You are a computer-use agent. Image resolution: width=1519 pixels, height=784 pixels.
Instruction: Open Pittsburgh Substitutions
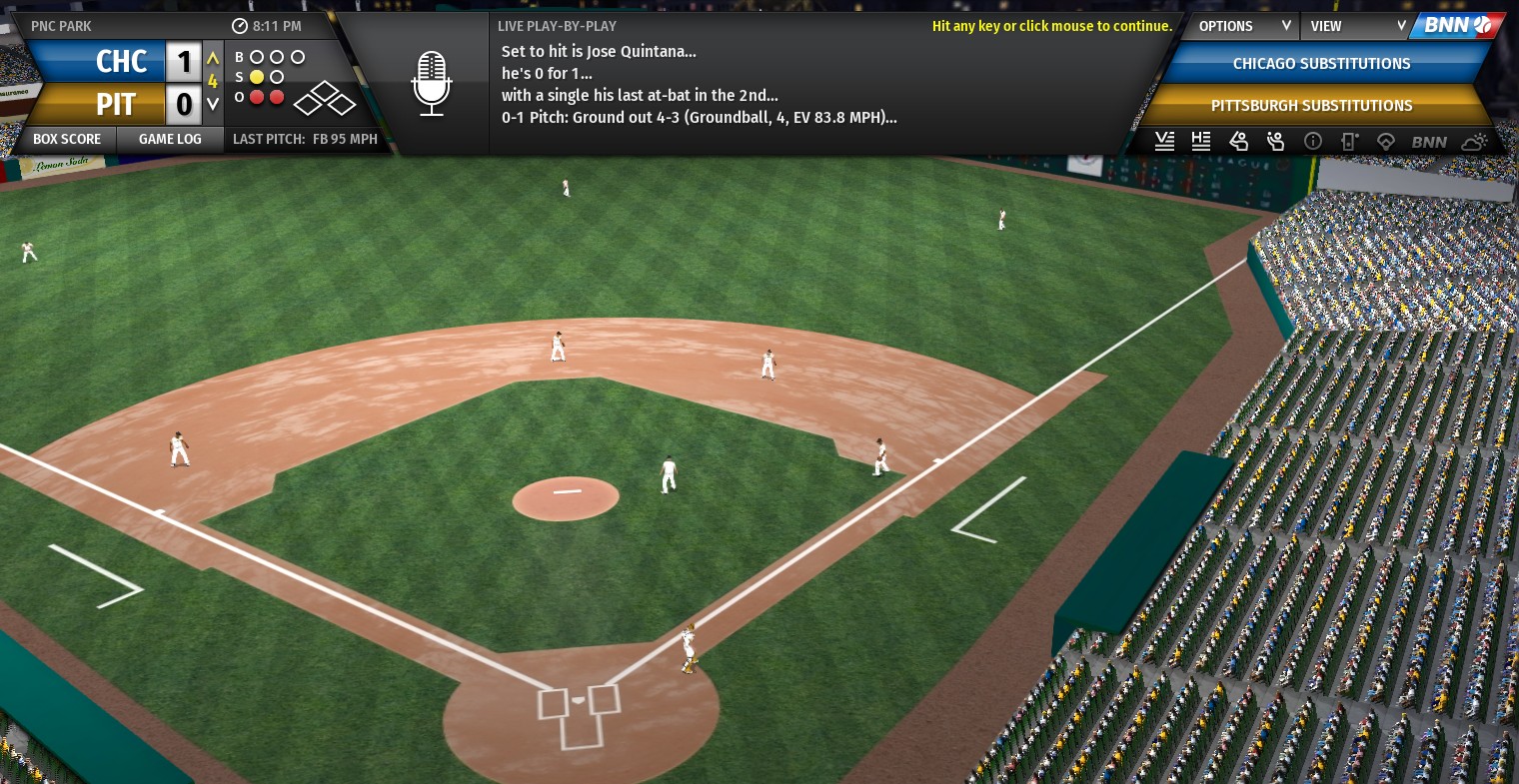pyautogui.click(x=1311, y=106)
